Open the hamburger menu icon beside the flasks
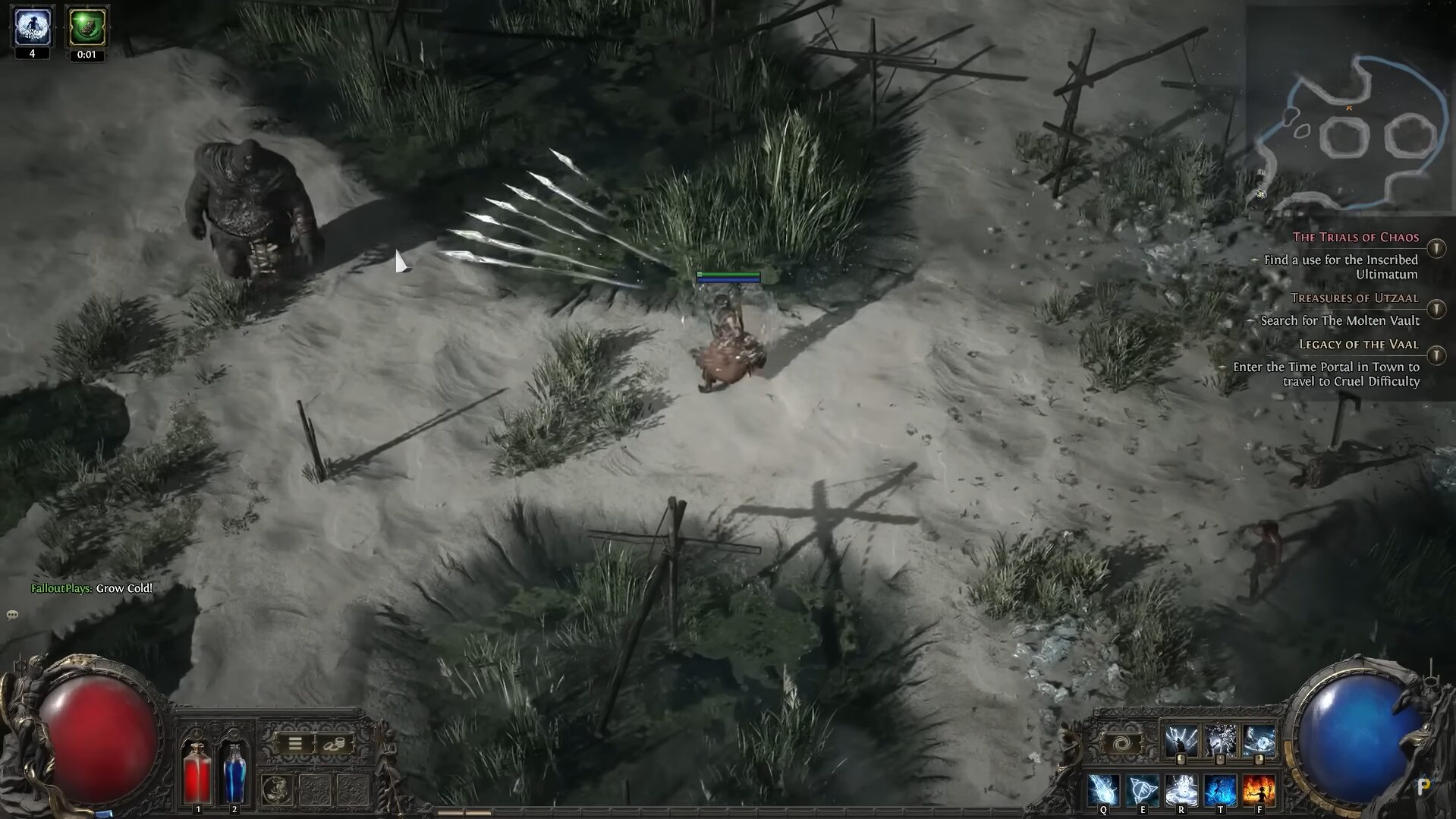 [295, 744]
